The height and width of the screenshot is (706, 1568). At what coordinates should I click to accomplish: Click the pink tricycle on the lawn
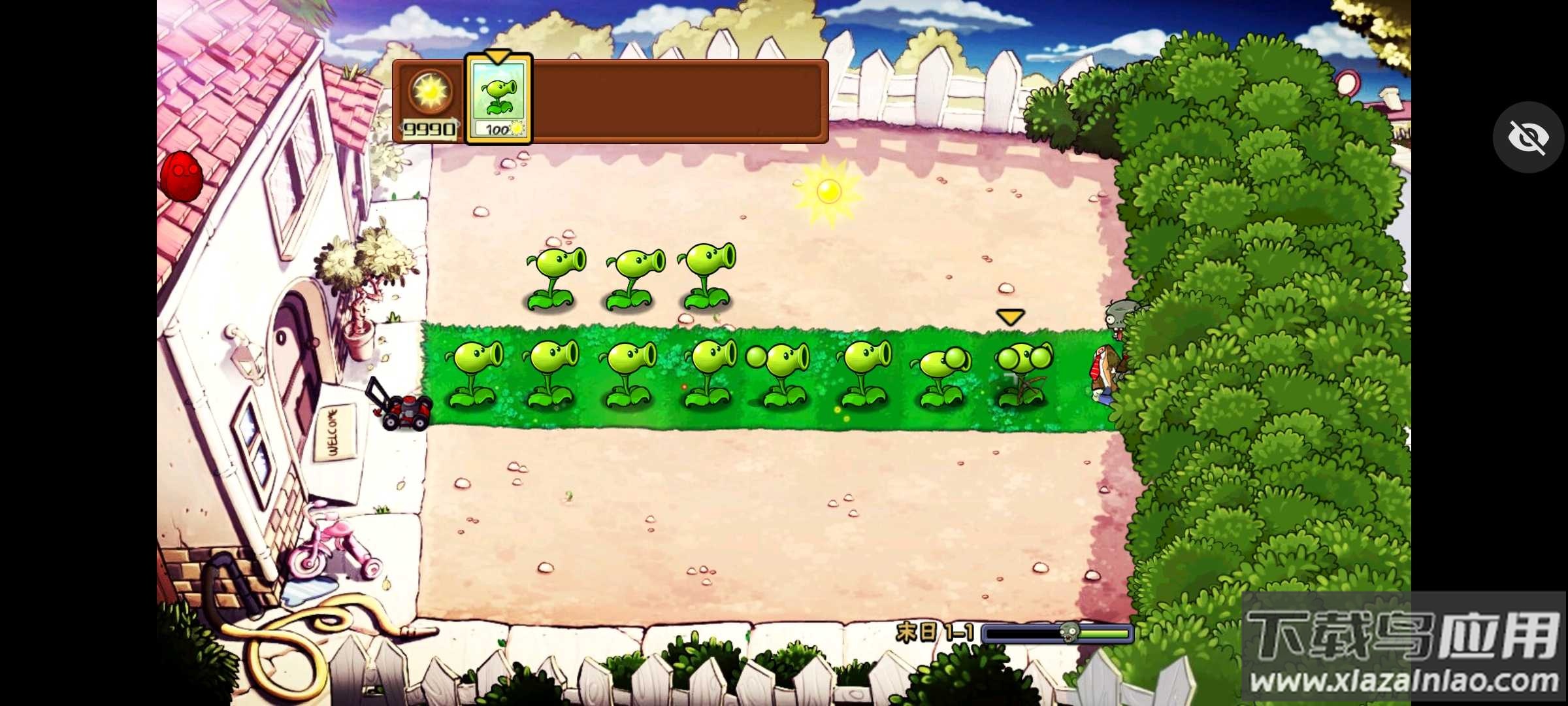point(333,549)
